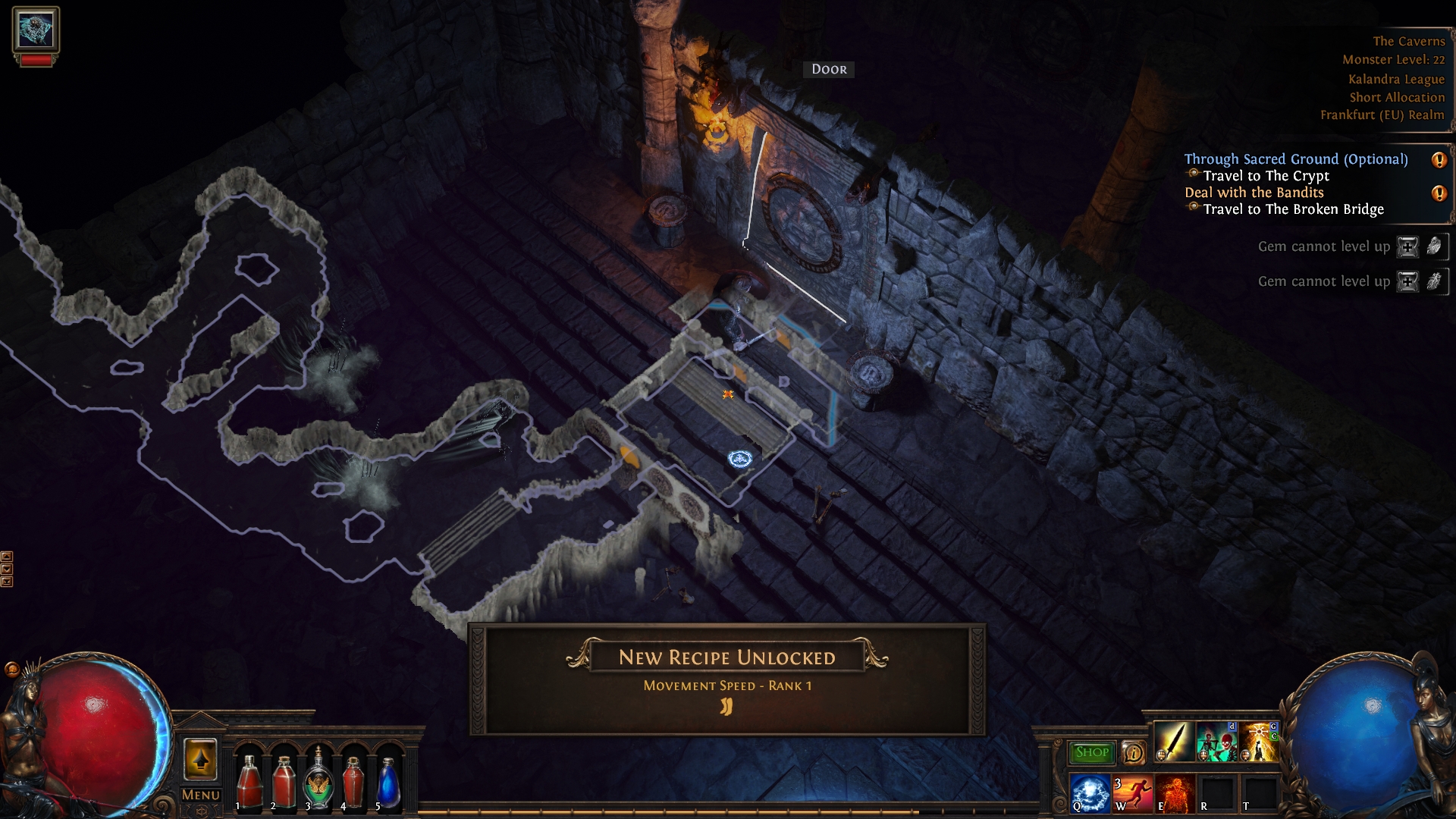
Task: Level up the first gem with the plus icon
Action: pyautogui.click(x=1408, y=246)
